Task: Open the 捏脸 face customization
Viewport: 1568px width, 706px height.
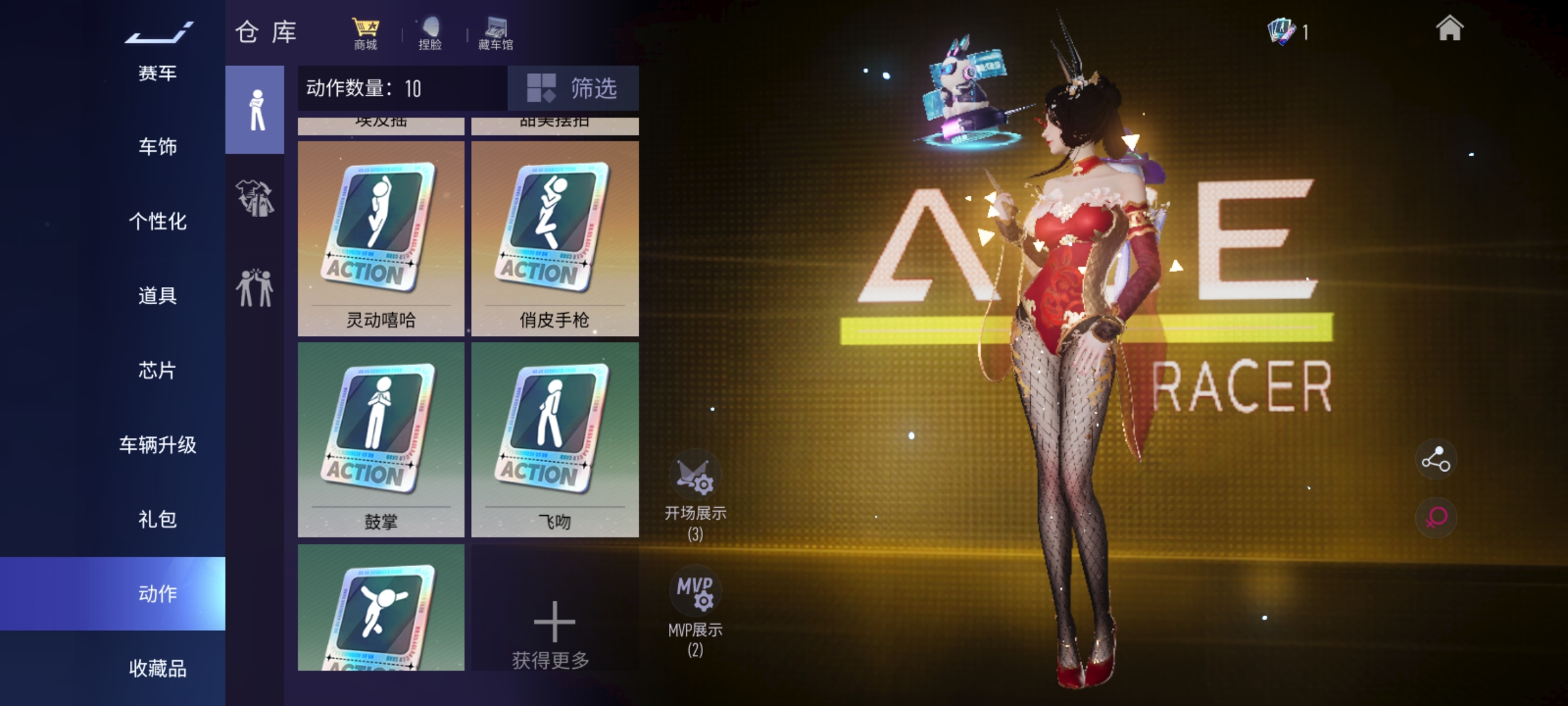Action: [x=430, y=34]
